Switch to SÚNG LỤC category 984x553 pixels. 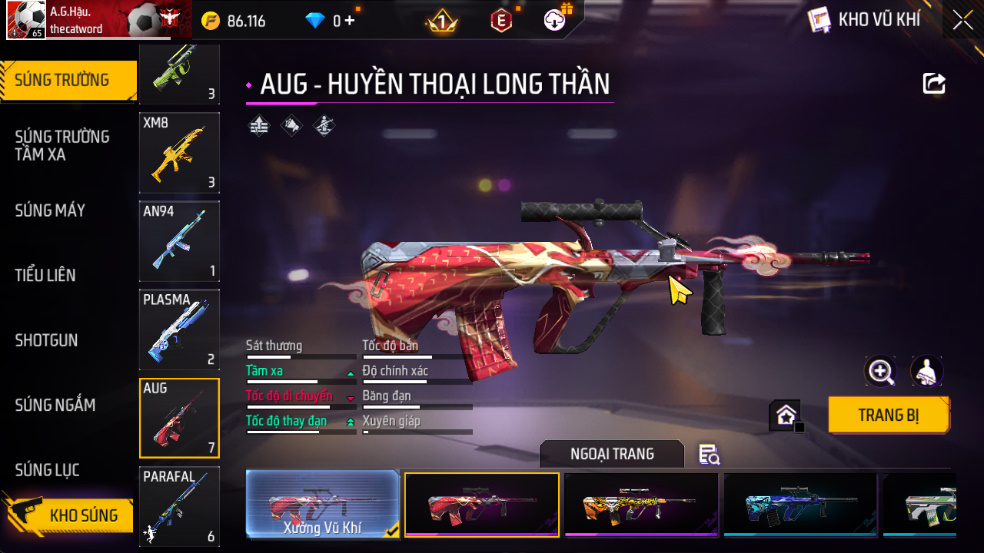47,470
